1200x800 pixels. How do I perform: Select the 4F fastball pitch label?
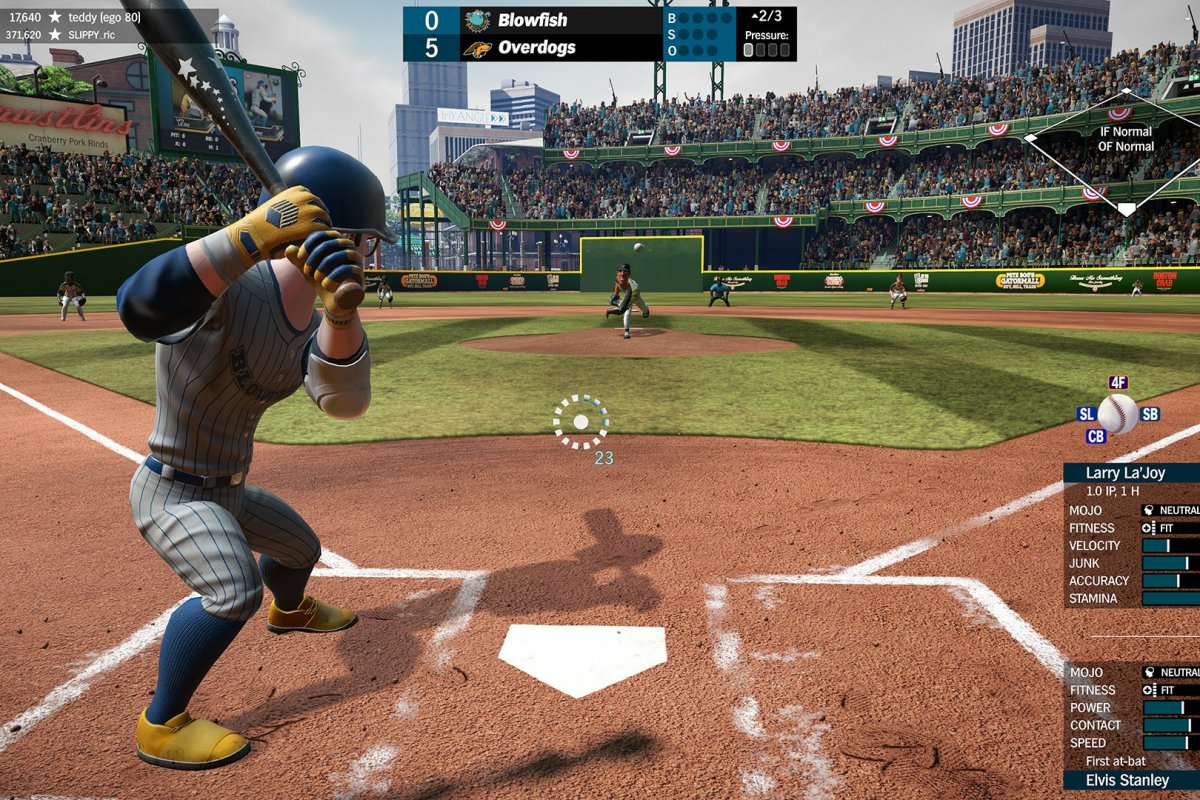(1118, 383)
